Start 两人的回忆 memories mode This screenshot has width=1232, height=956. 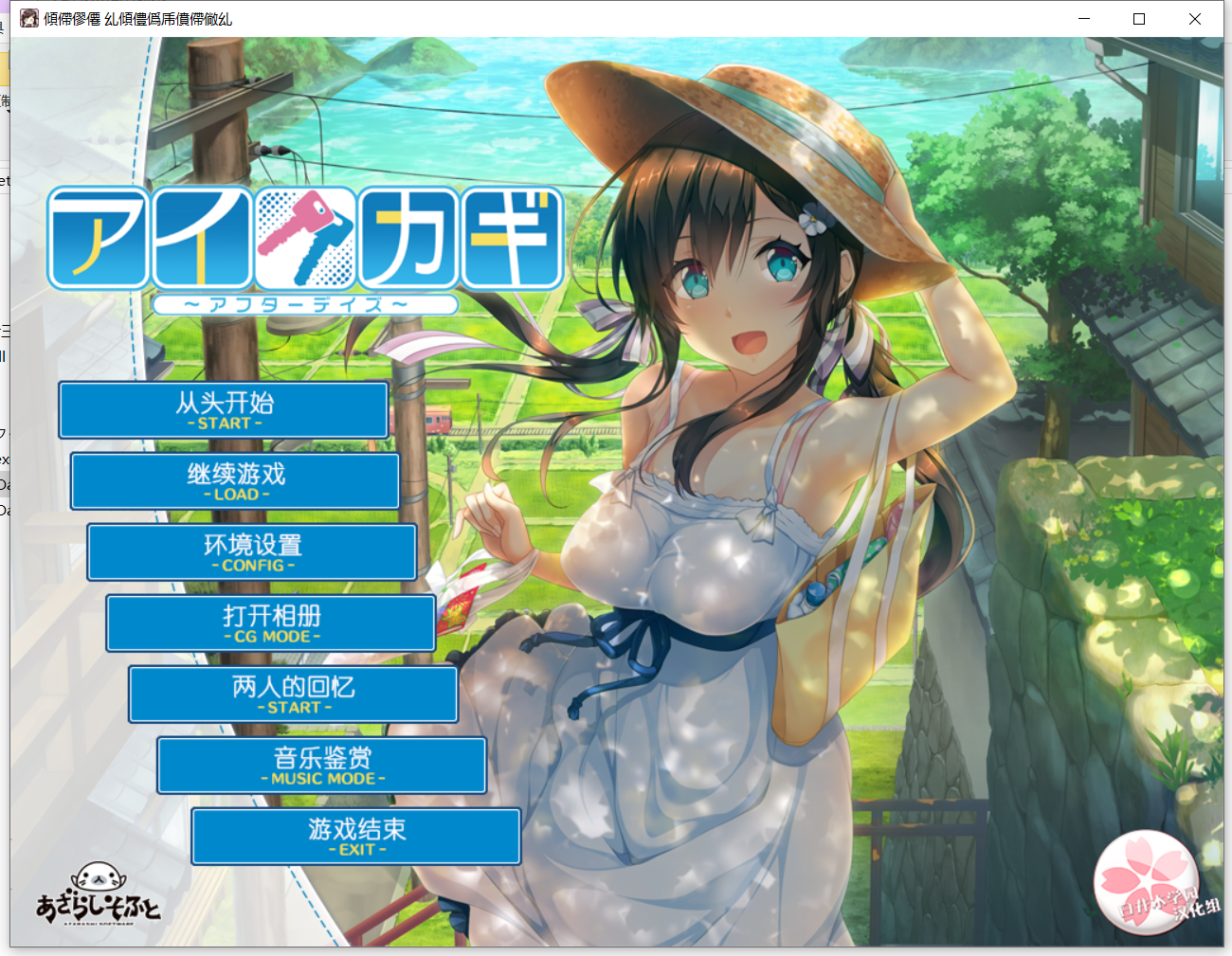pyautogui.click(x=293, y=694)
